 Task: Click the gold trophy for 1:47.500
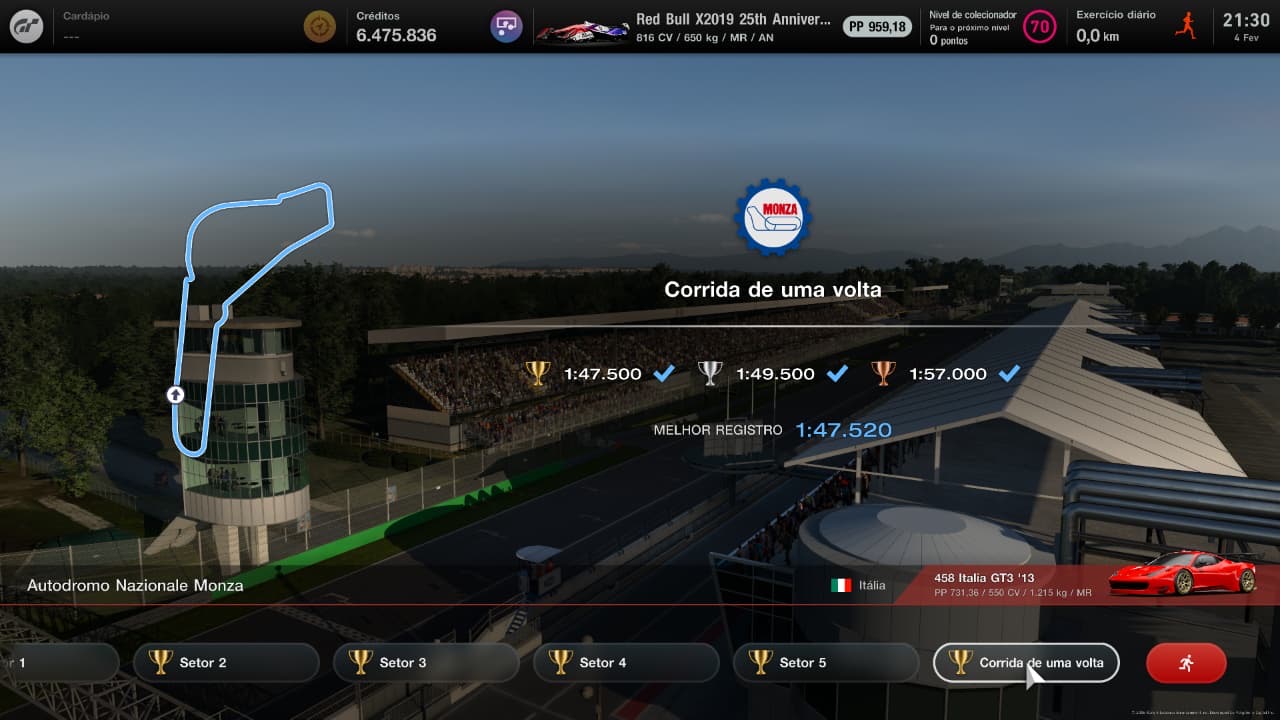(537, 372)
